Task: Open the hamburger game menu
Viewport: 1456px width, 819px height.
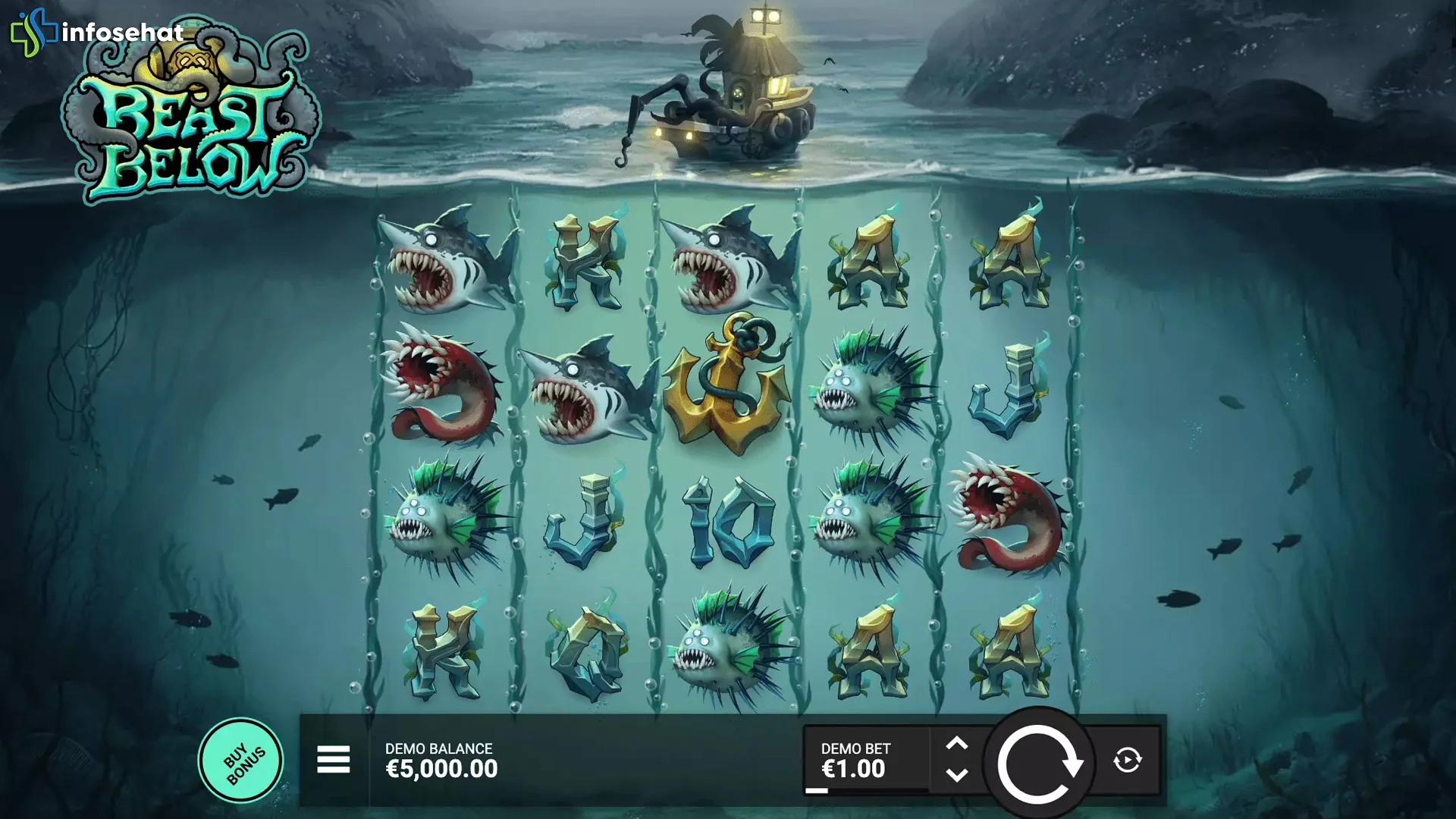Action: point(334,758)
